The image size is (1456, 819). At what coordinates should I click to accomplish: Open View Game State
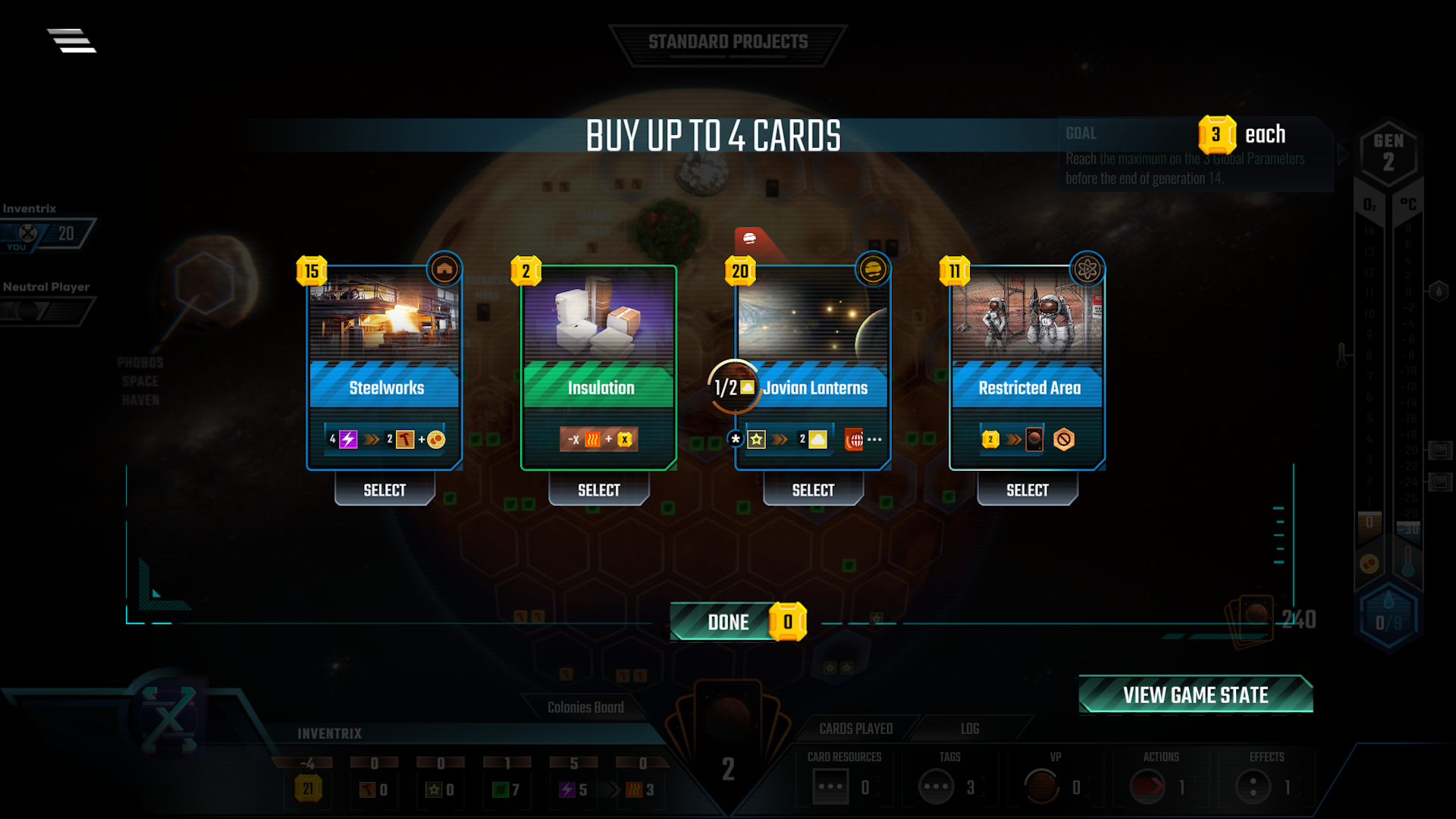point(1195,695)
